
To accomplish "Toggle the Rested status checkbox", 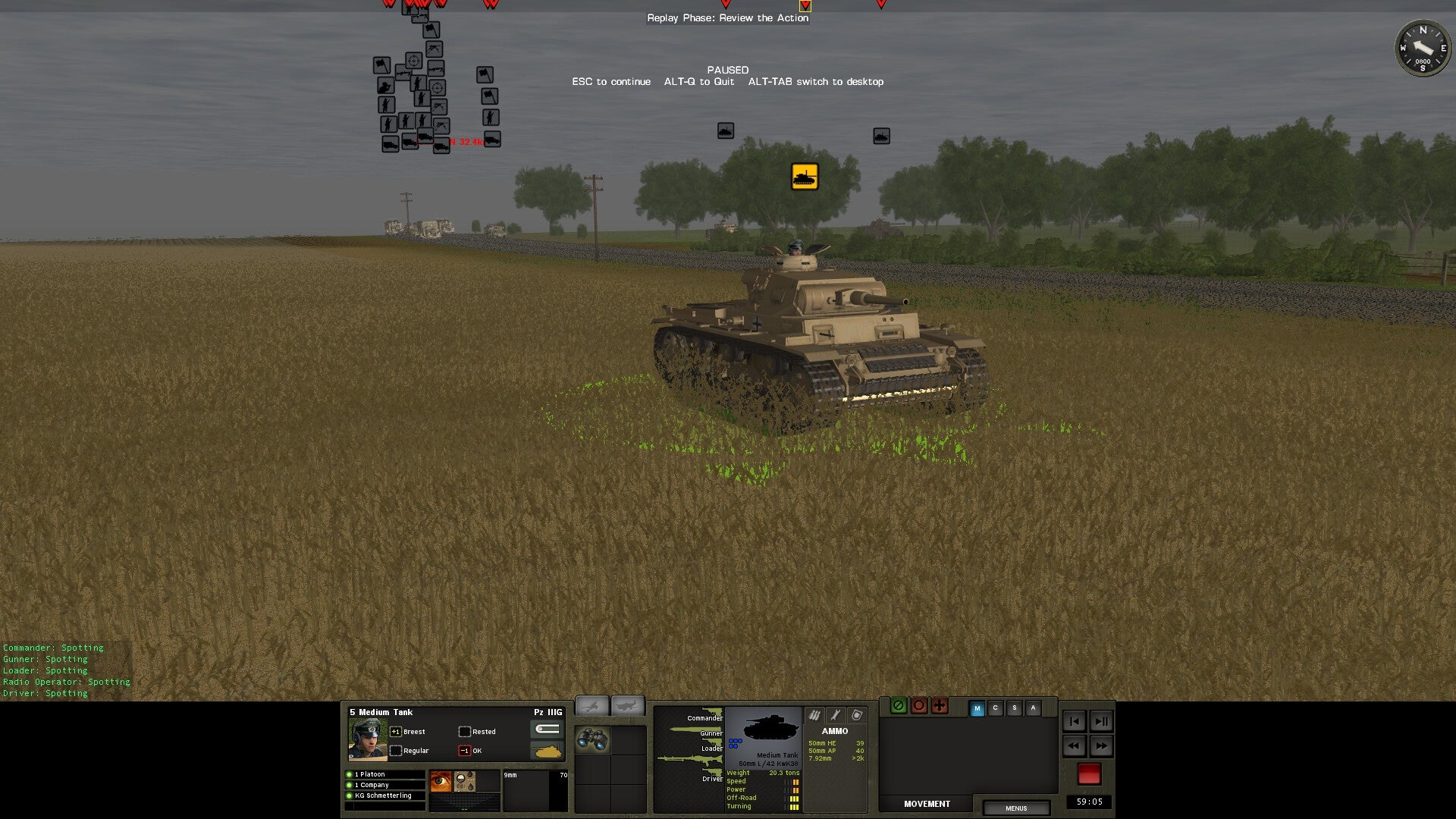I will point(465,732).
